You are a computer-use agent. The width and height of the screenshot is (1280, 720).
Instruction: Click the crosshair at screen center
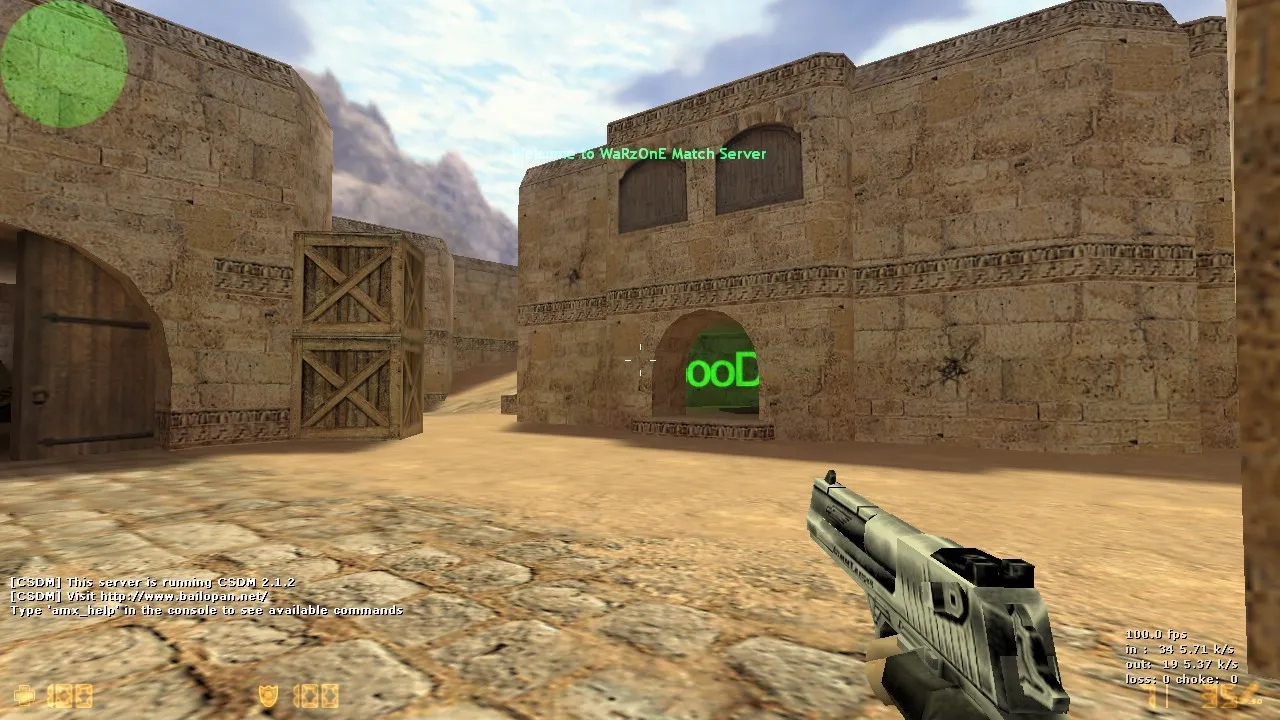point(640,360)
